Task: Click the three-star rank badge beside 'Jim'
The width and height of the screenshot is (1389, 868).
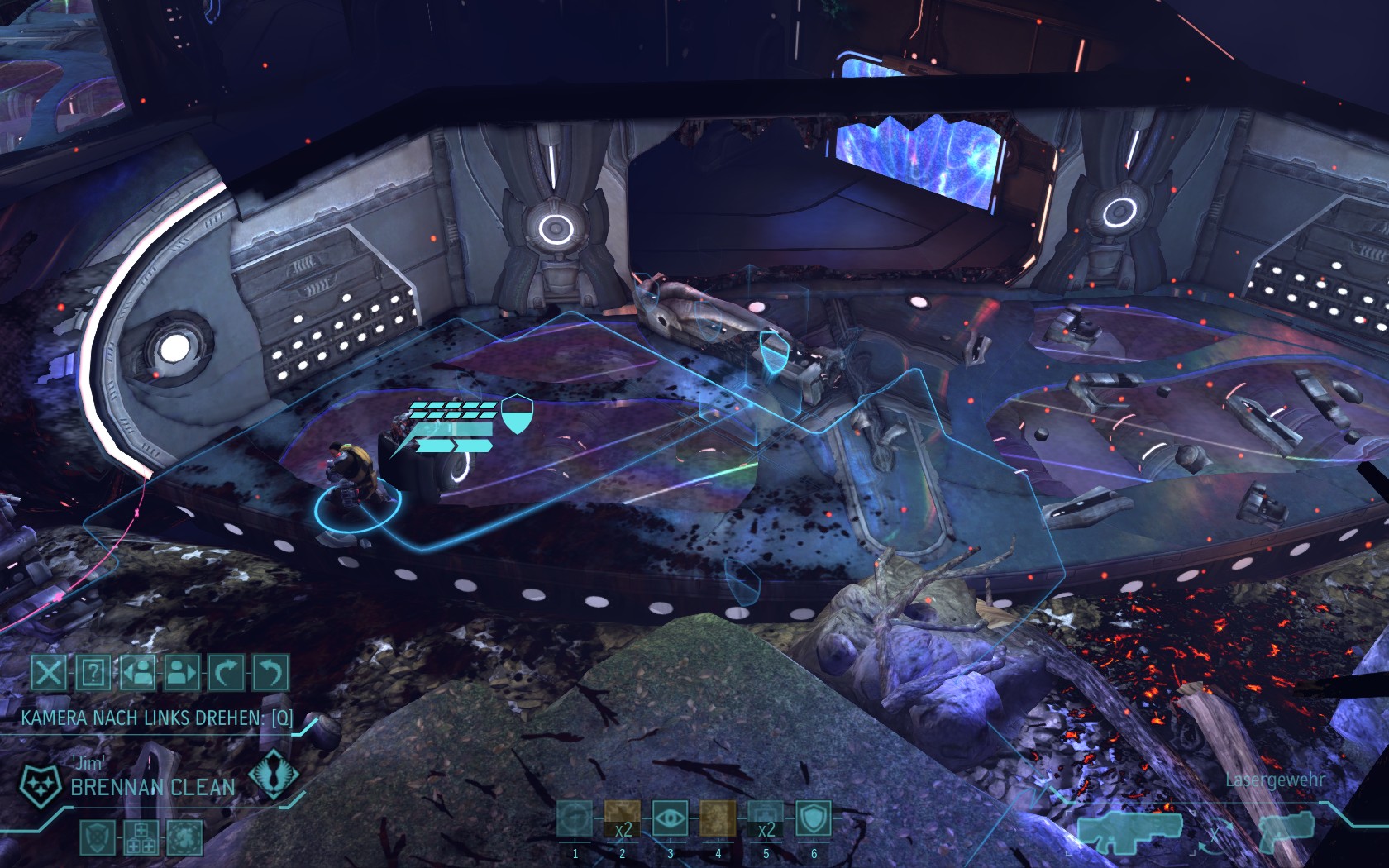Action: point(38,780)
